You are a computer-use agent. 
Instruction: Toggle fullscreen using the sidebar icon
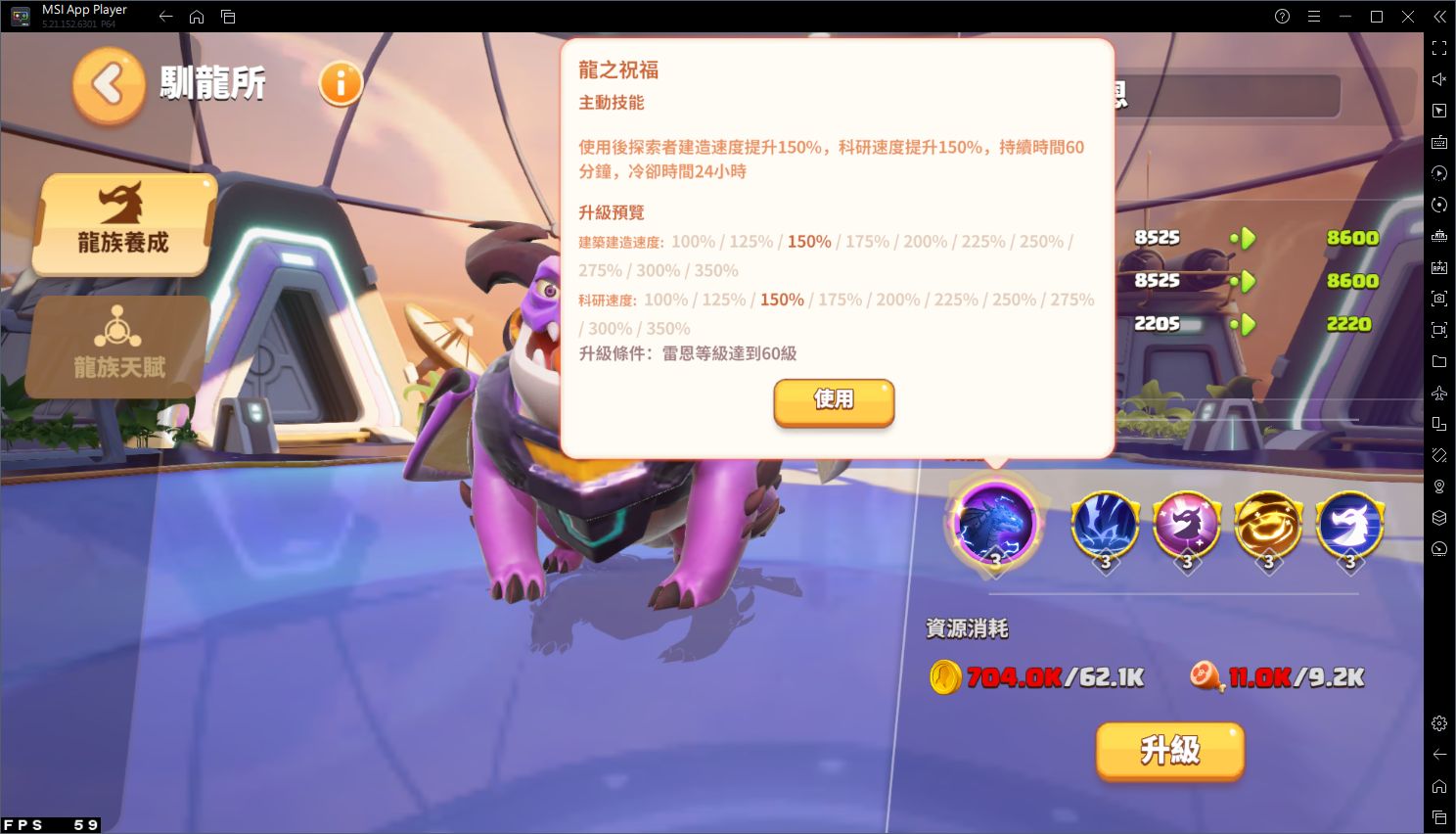point(1438,47)
